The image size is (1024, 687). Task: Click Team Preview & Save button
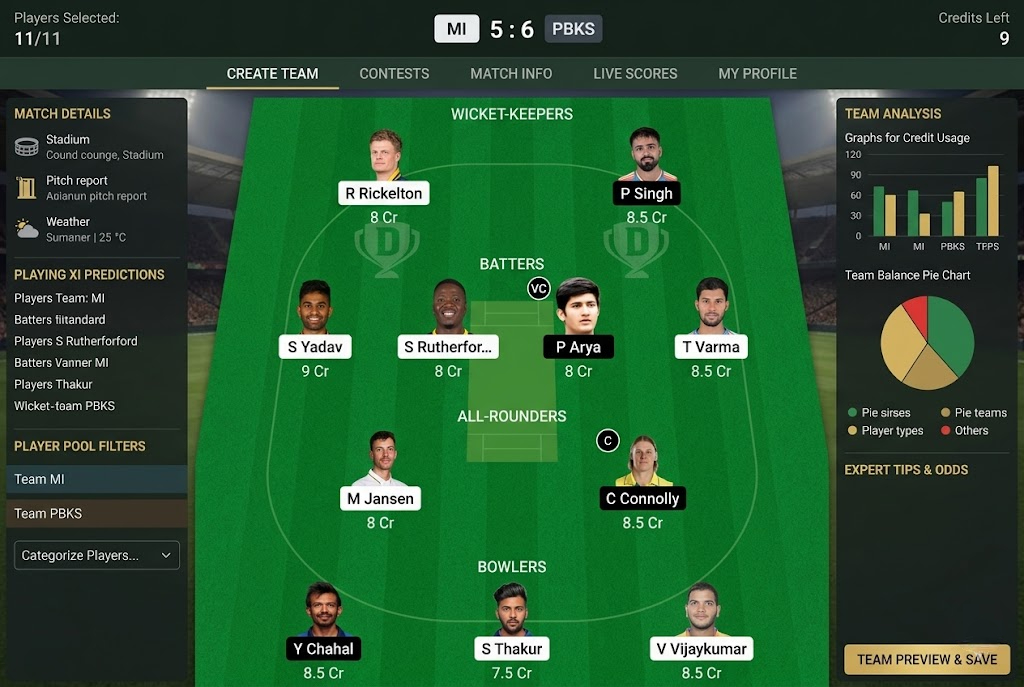point(927,659)
